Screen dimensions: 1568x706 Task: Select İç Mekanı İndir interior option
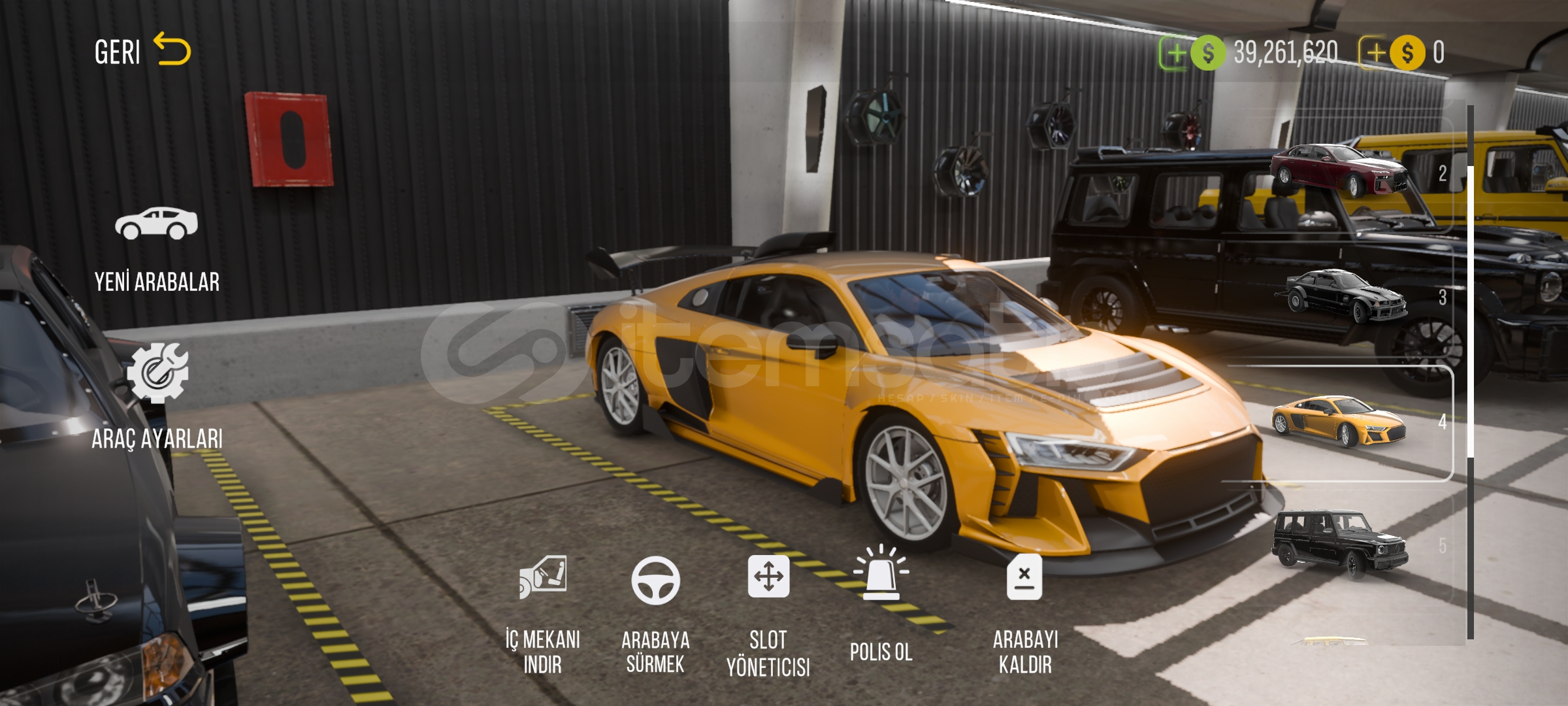542,614
